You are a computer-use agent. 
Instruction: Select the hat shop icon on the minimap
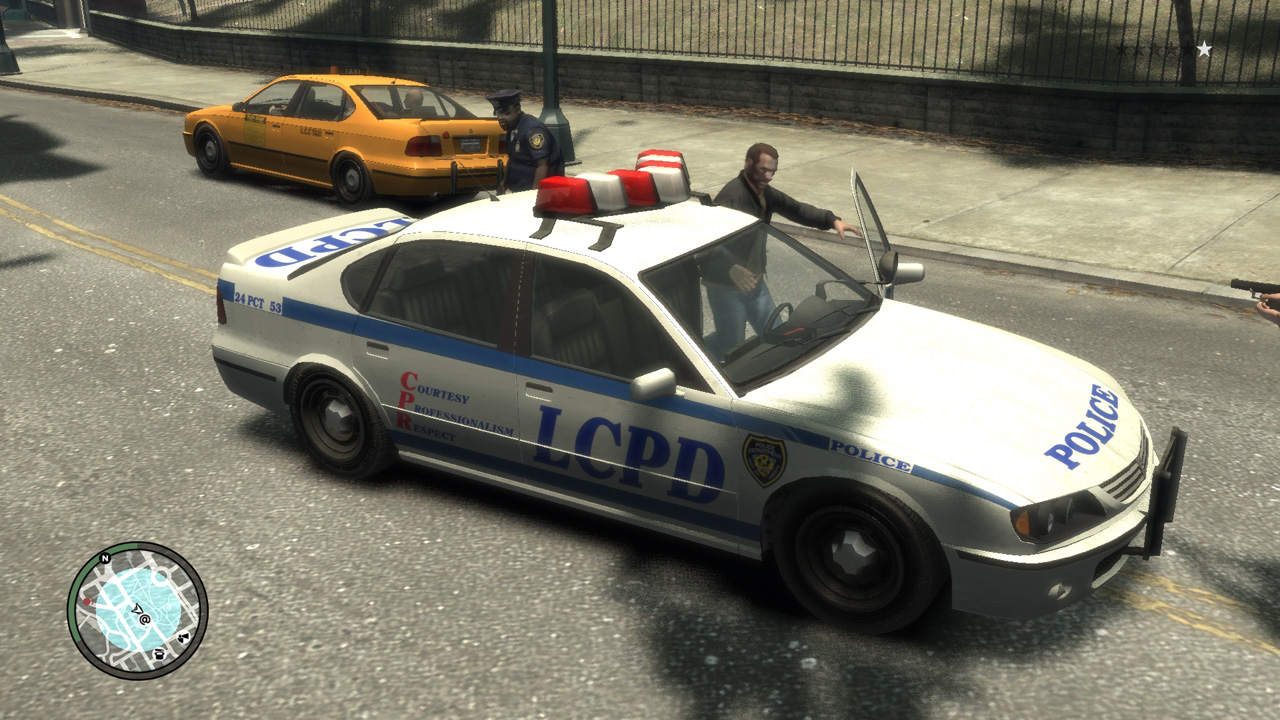[x=160, y=654]
